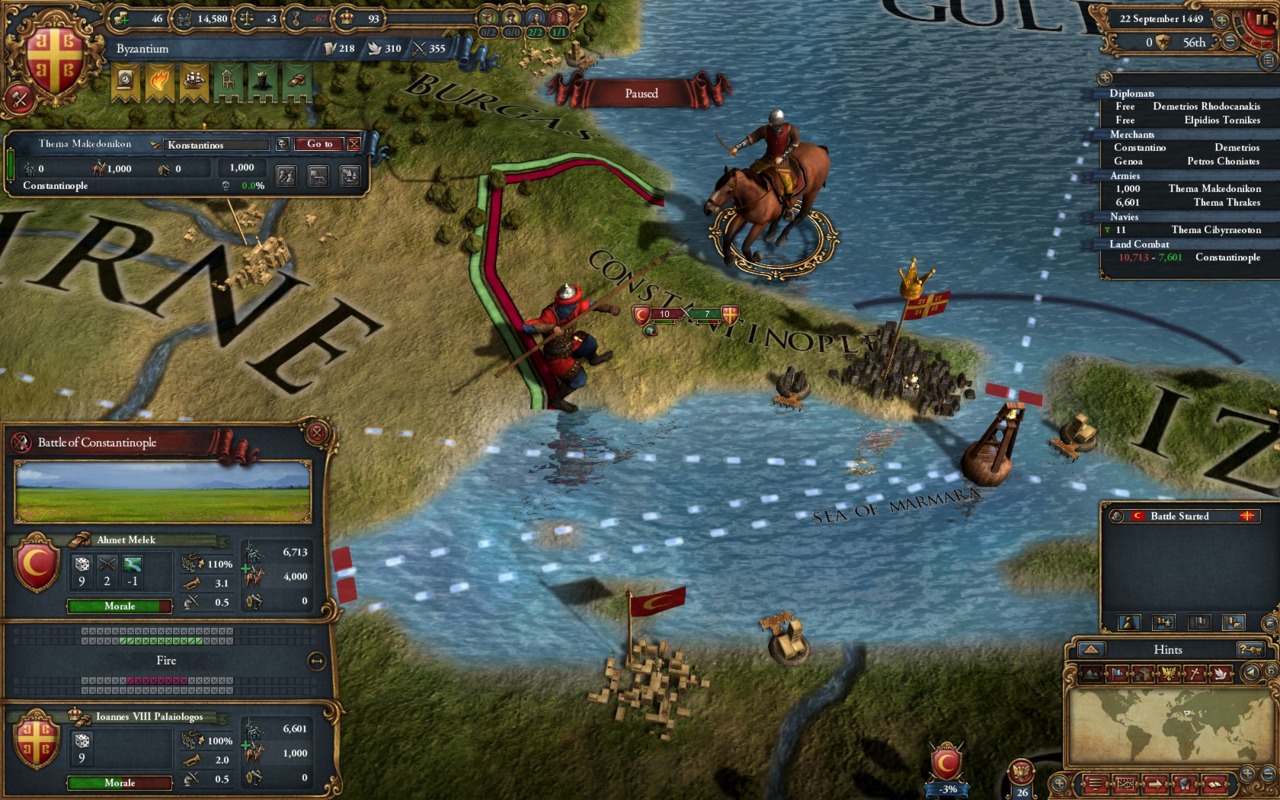Open the diplomatic dove map mode
The width and height of the screenshot is (1280, 800).
1221,672
